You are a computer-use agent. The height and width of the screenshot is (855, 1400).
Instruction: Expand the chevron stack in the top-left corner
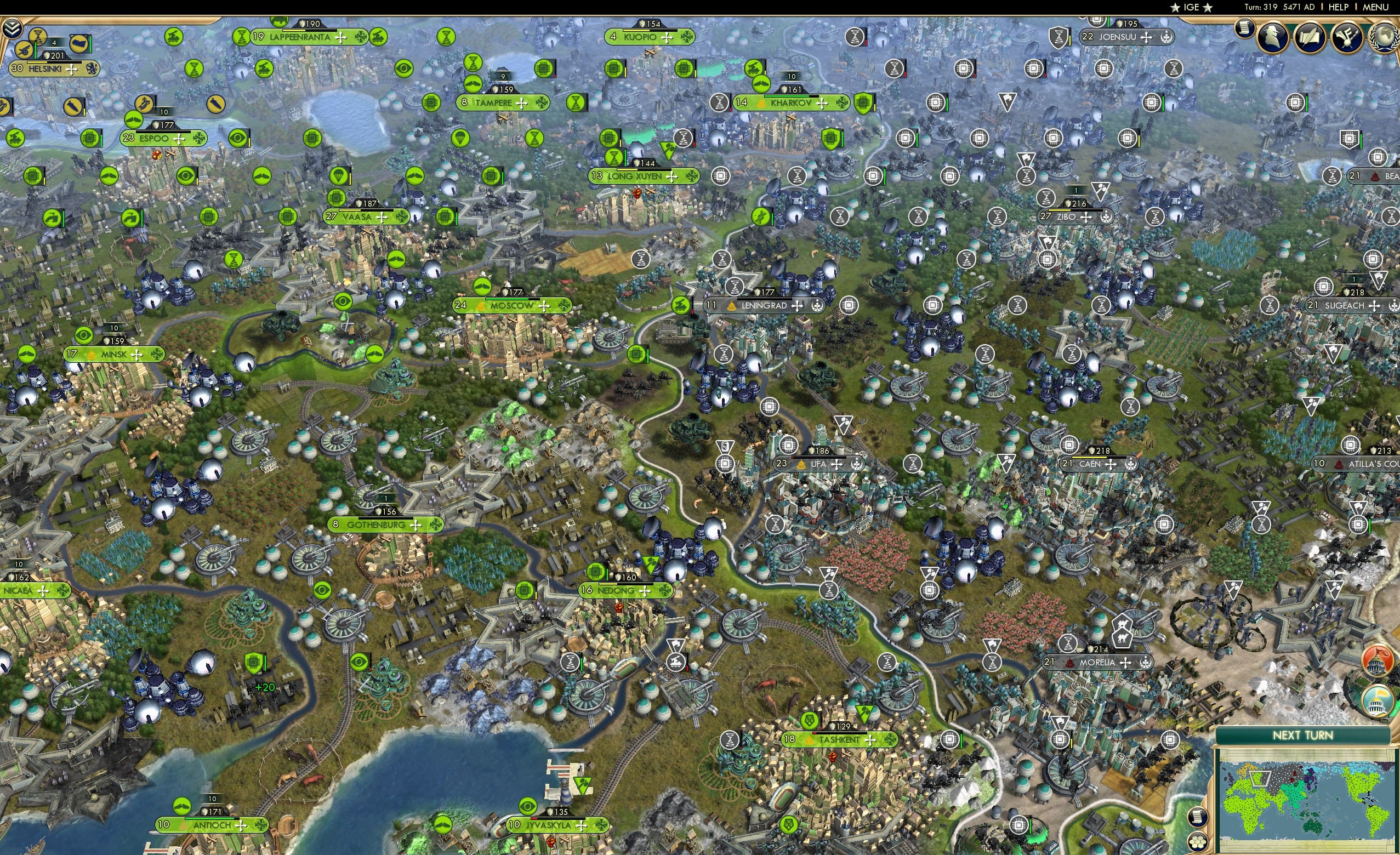13,27
